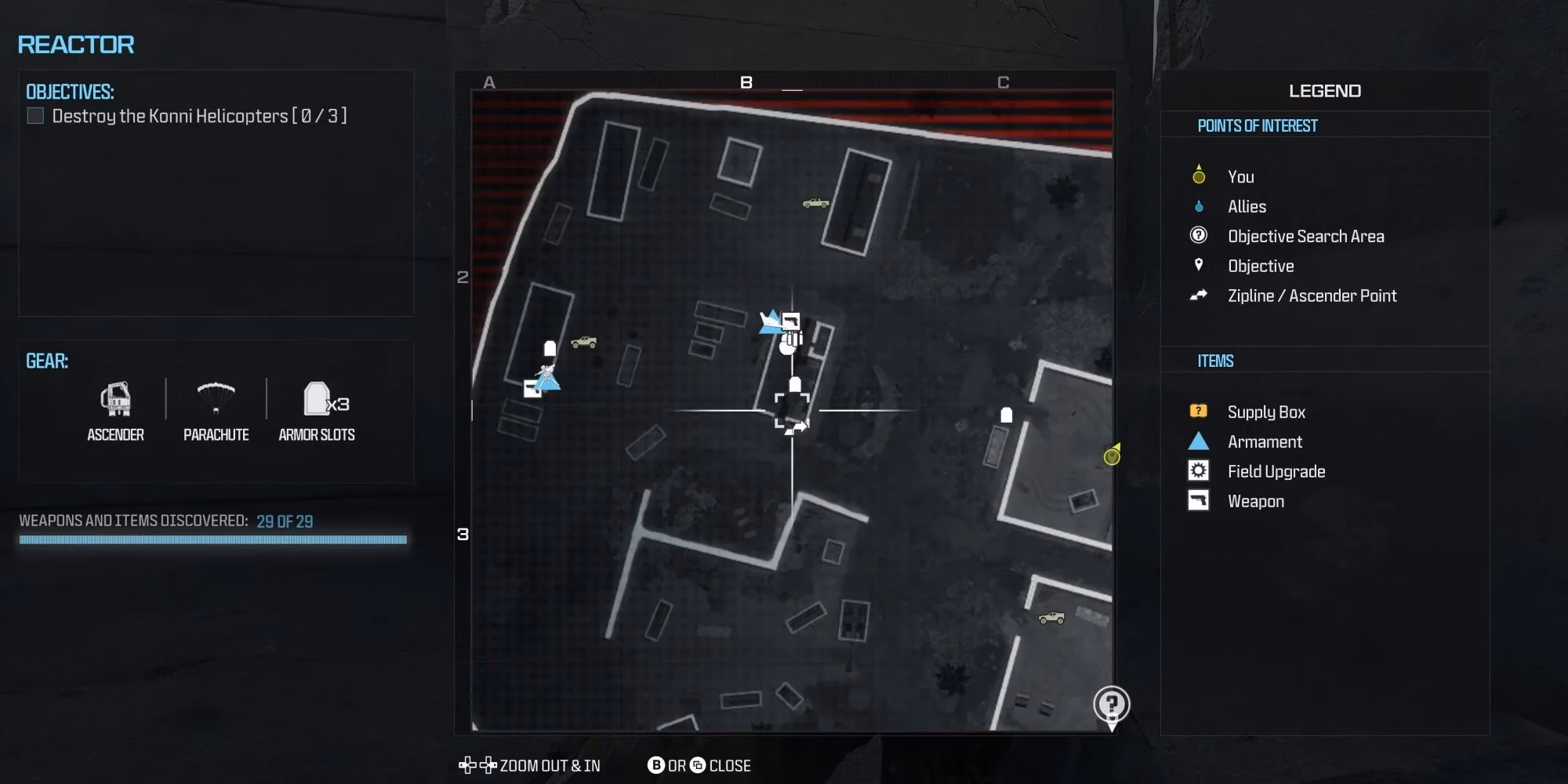The width and height of the screenshot is (1568, 784).
Task: Select the Ascender gear icon
Action: pyautogui.click(x=116, y=400)
